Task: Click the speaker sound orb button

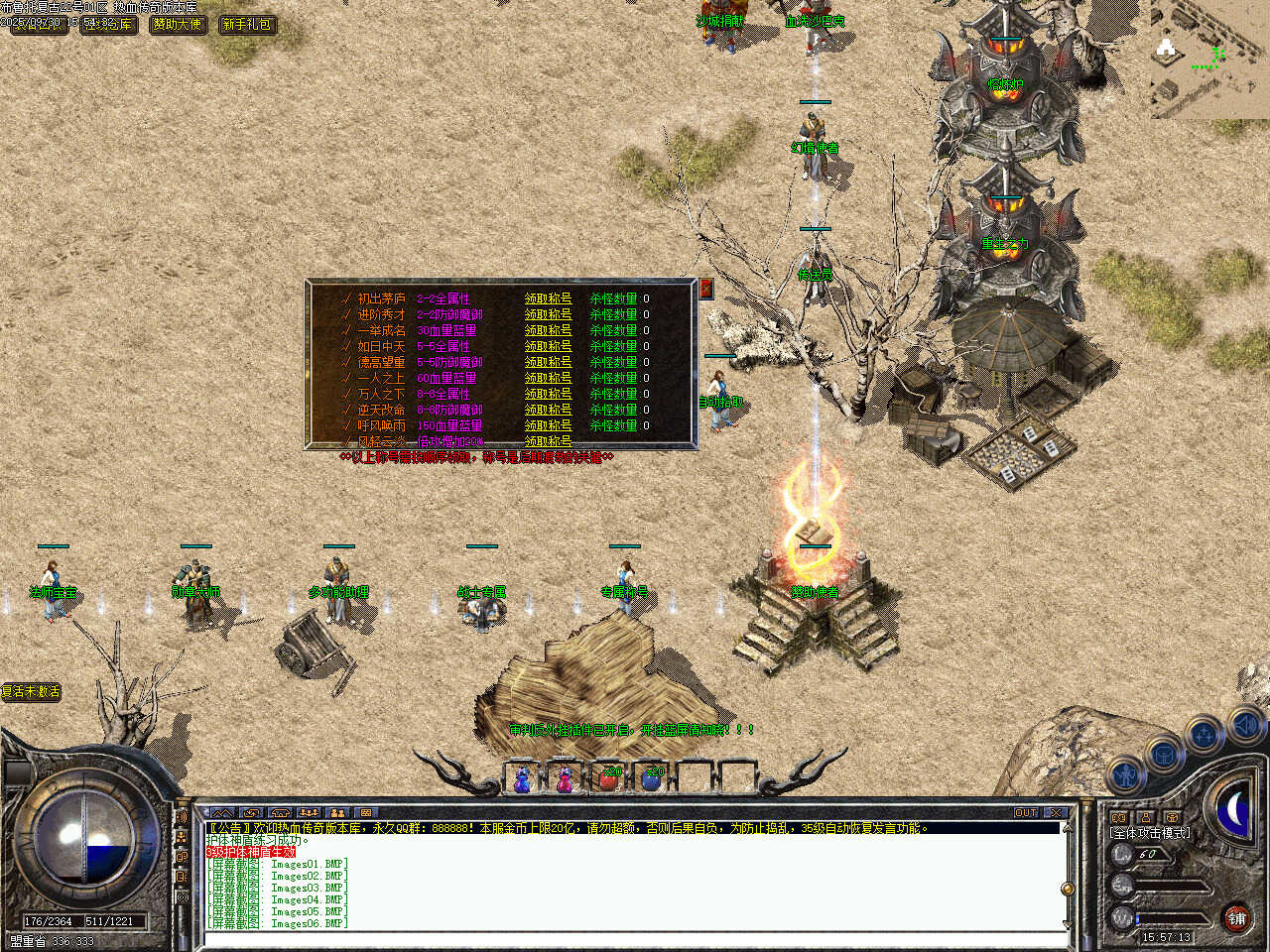Action: click(1246, 727)
